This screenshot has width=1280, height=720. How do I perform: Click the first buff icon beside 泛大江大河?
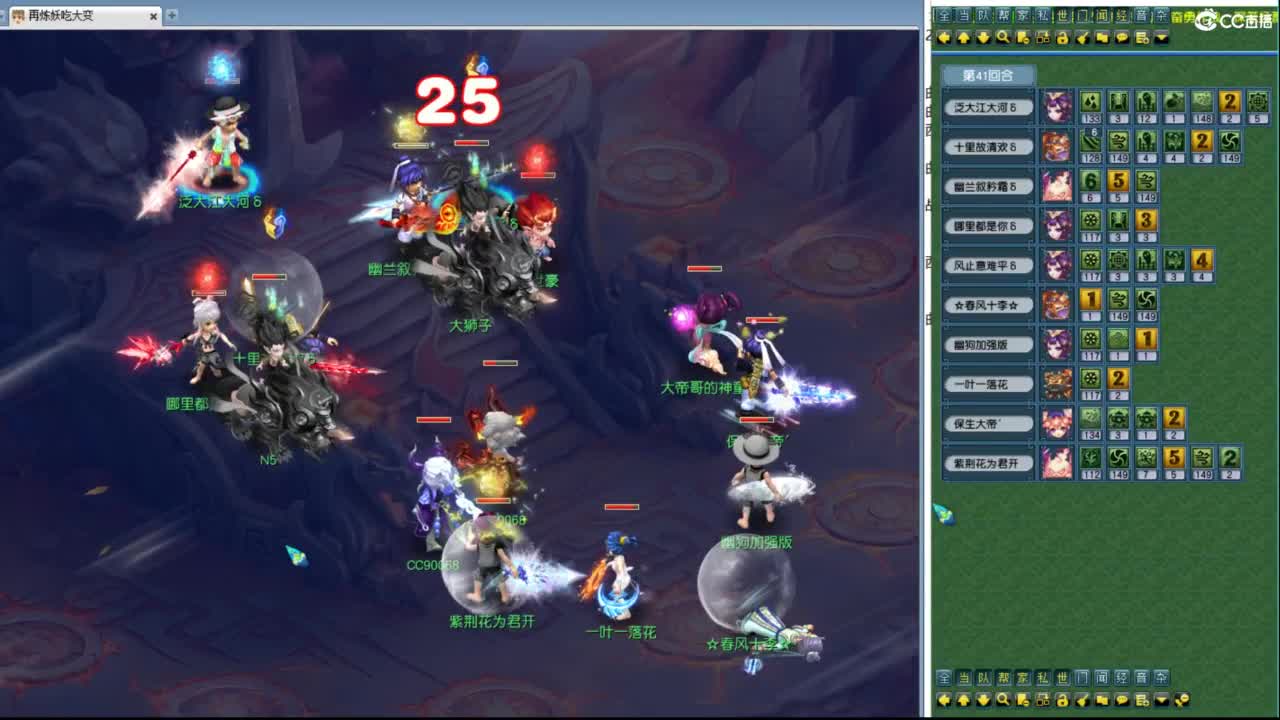click(1091, 101)
